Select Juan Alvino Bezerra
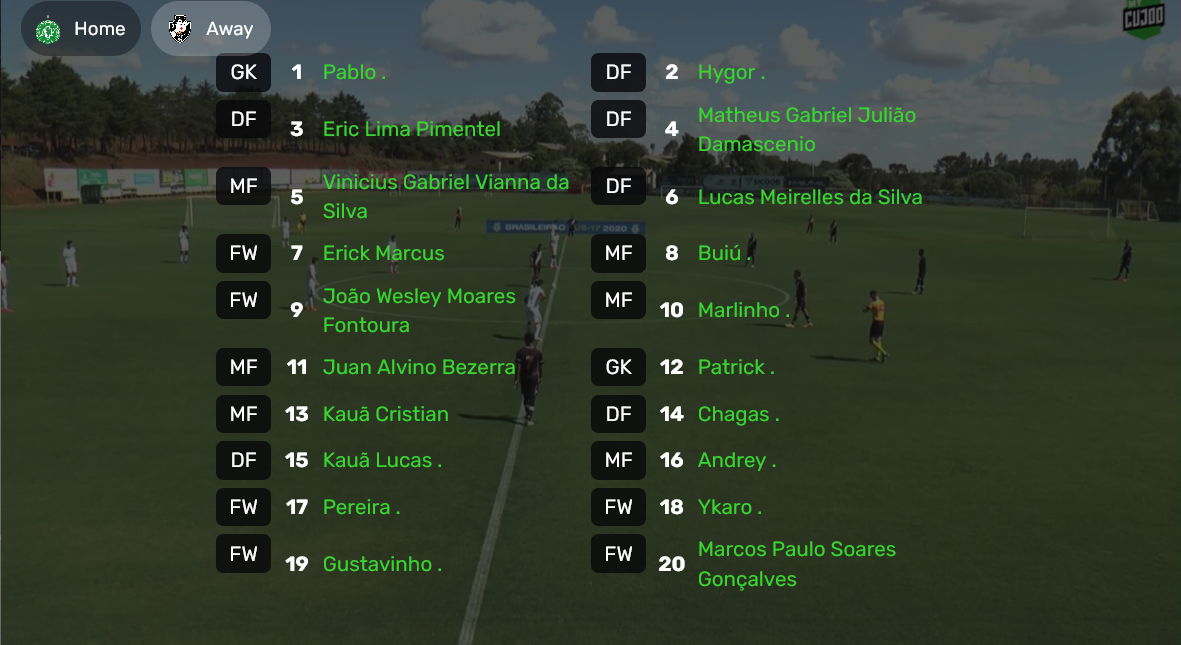Screen dimensions: 1181x645 (x=418, y=367)
